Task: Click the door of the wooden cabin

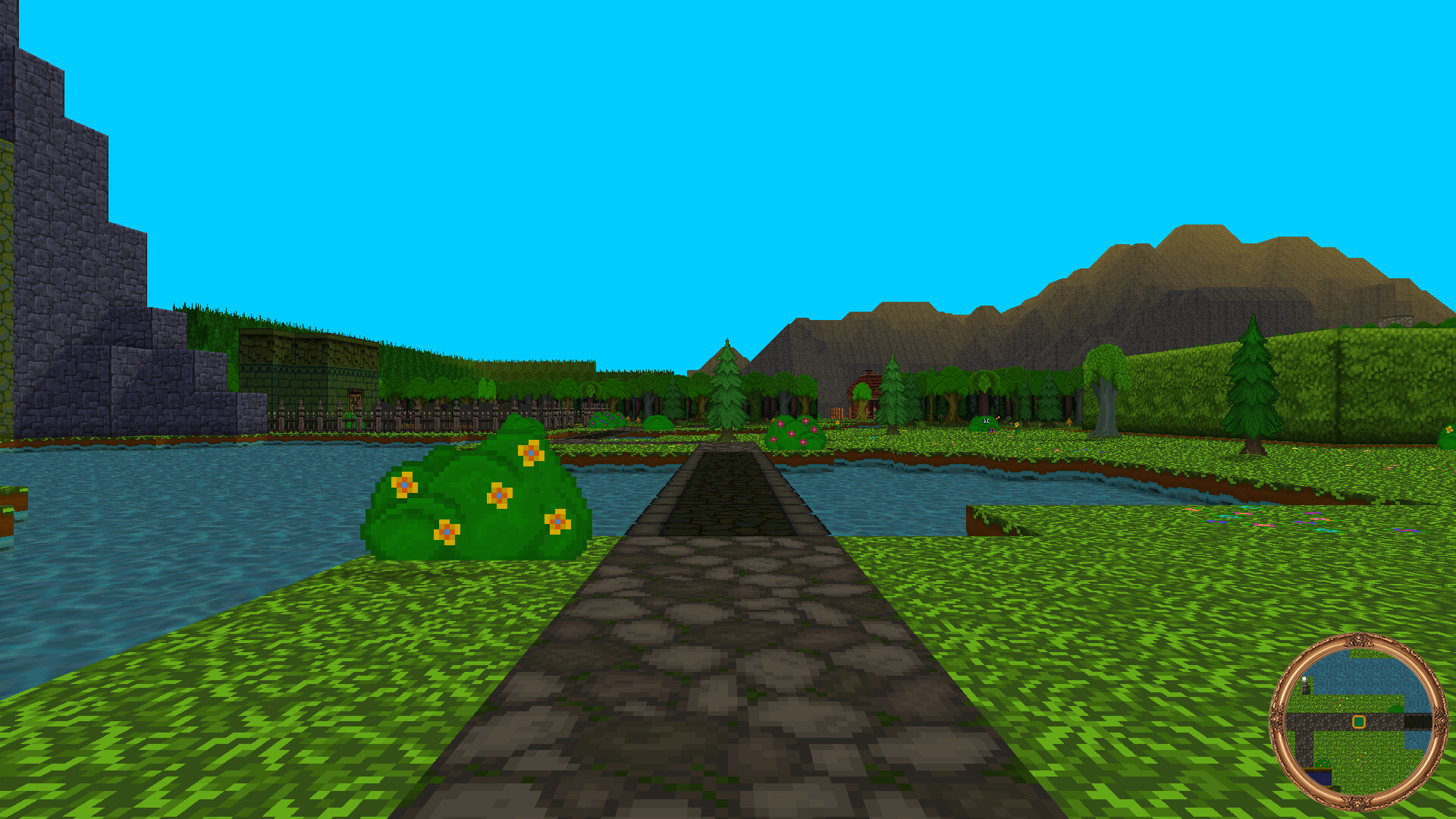Action: (x=871, y=408)
